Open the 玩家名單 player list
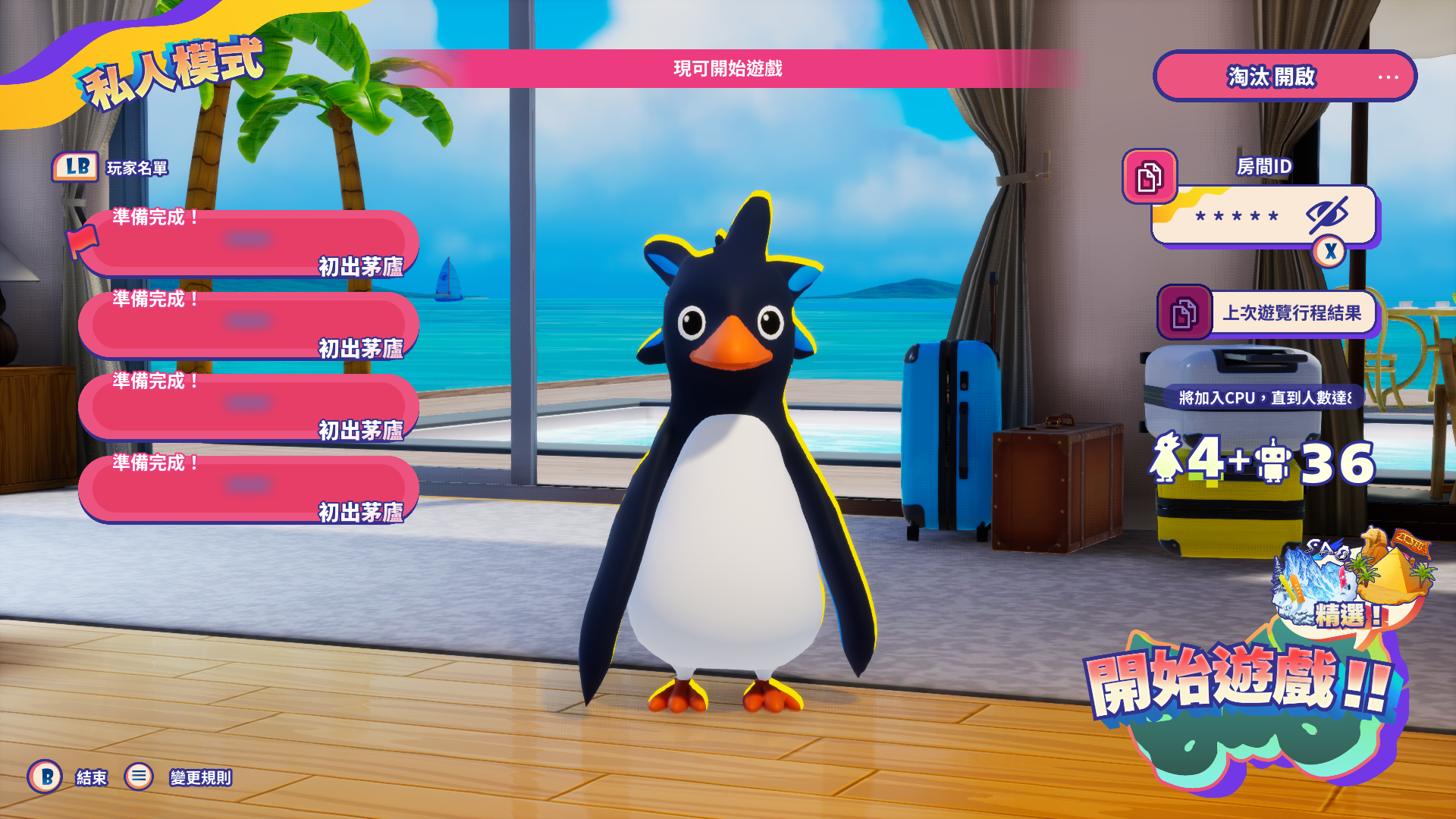The height and width of the screenshot is (819, 1456). 136,168
